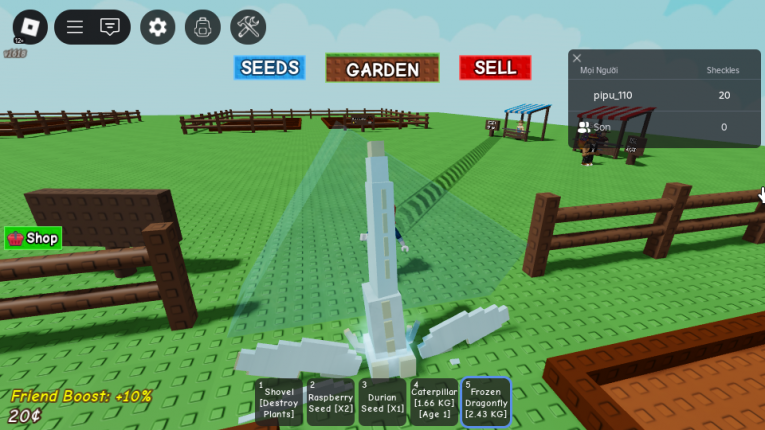Teleport to SEEDS

point(269,68)
